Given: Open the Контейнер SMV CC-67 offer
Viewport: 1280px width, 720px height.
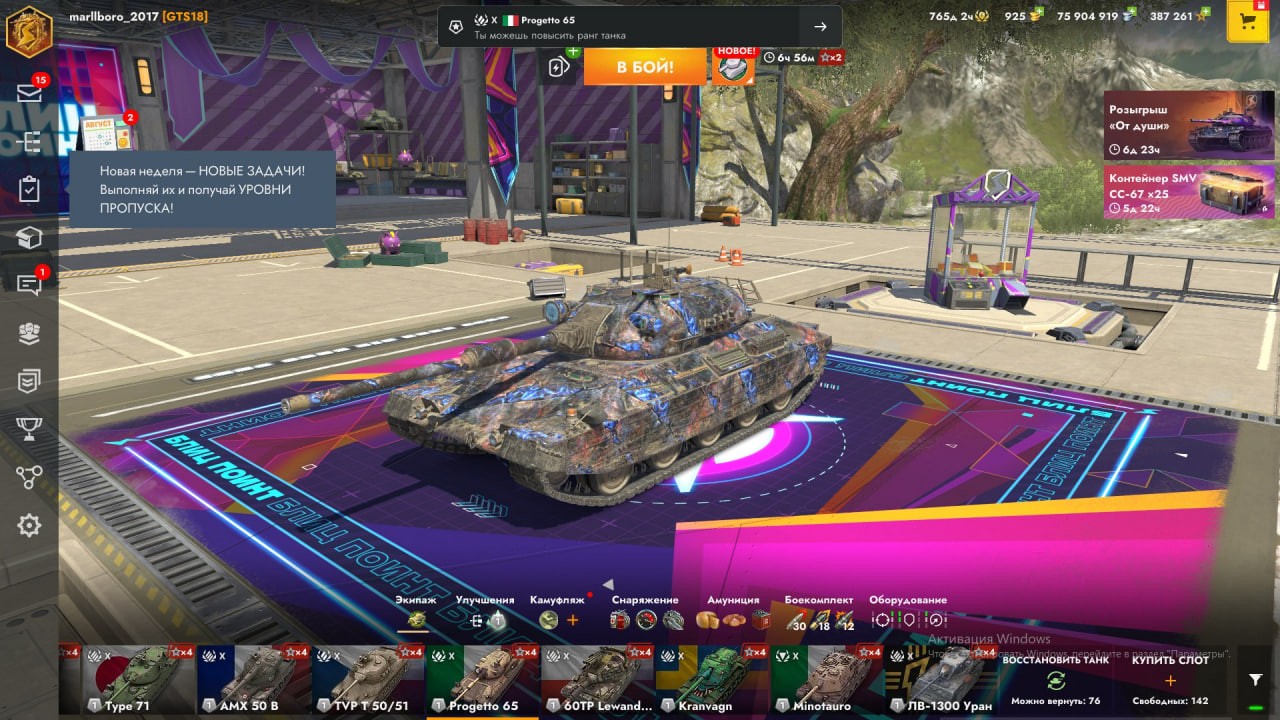Looking at the screenshot, I should pos(1175,192).
